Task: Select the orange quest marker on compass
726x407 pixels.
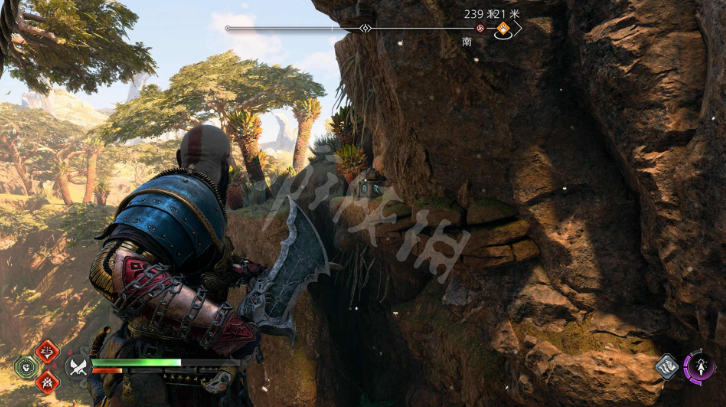Action: tap(503, 28)
